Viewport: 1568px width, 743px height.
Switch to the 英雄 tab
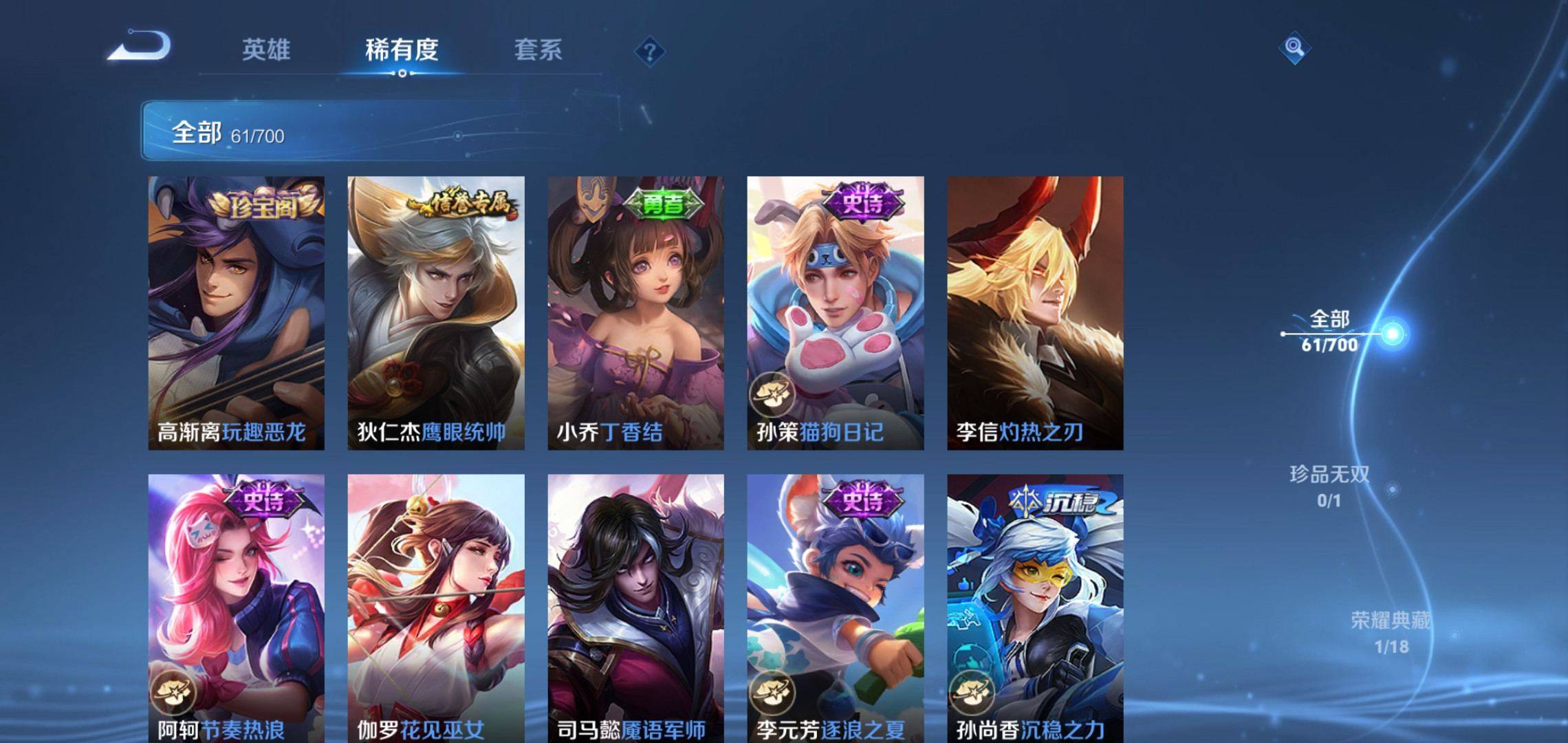click(266, 50)
